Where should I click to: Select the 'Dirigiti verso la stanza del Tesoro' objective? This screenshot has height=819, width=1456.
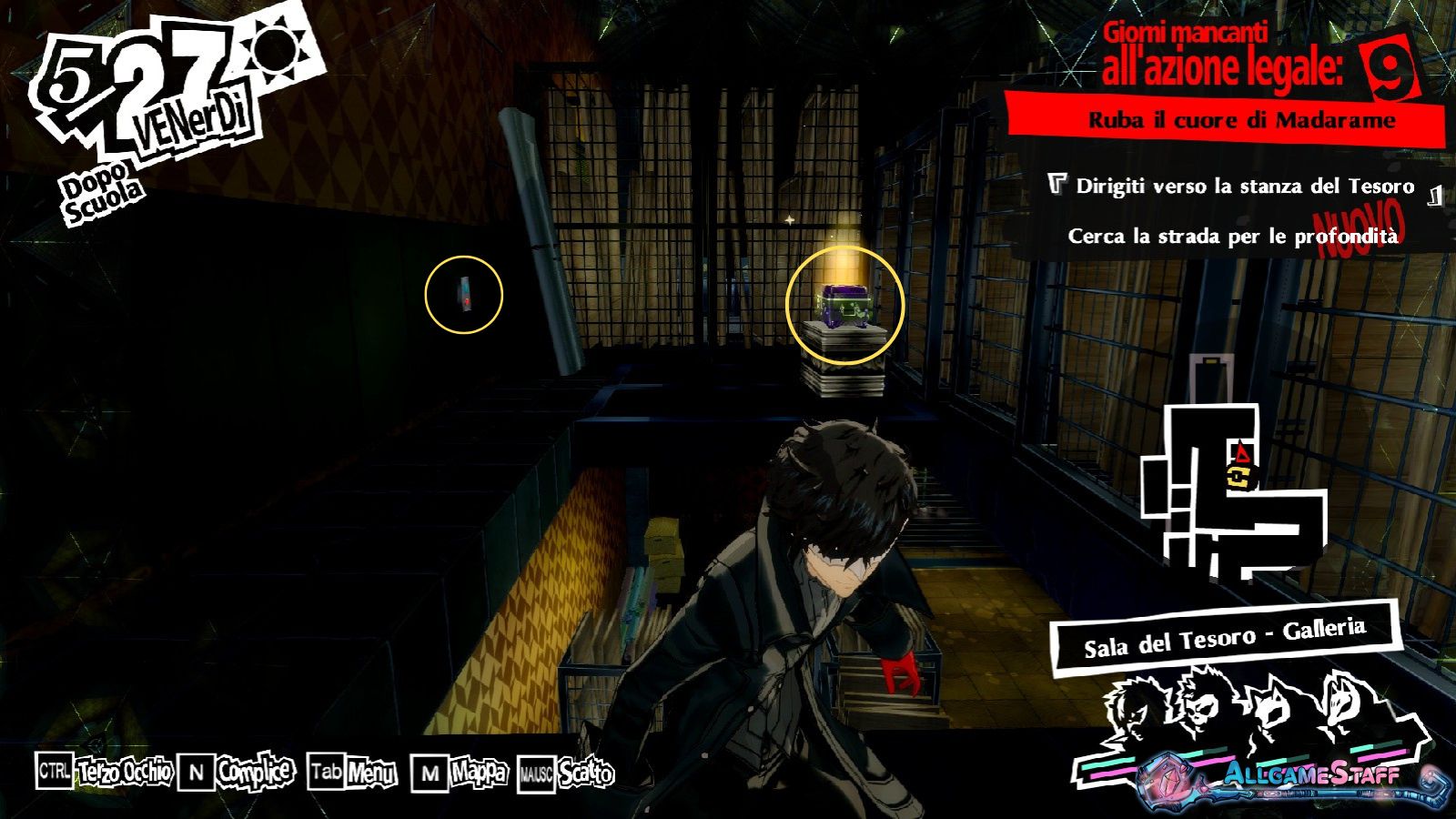click(1244, 187)
